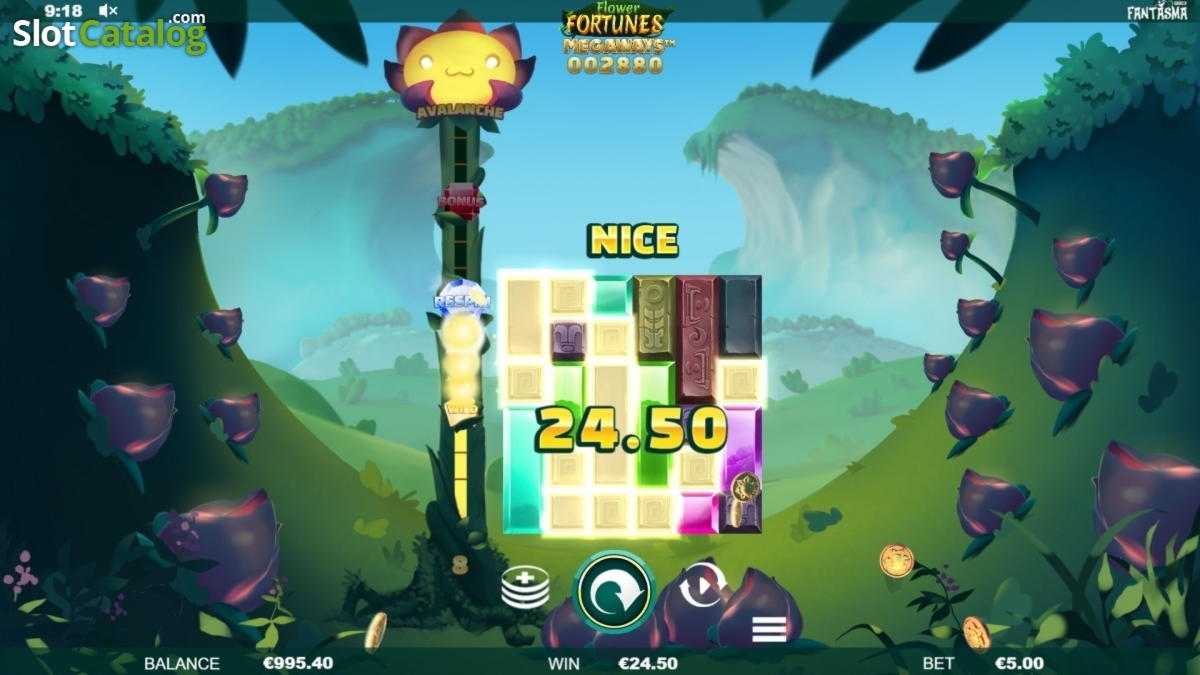This screenshot has height=675, width=1200.
Task: Open the bet settings coin stack icon
Action: point(525,587)
